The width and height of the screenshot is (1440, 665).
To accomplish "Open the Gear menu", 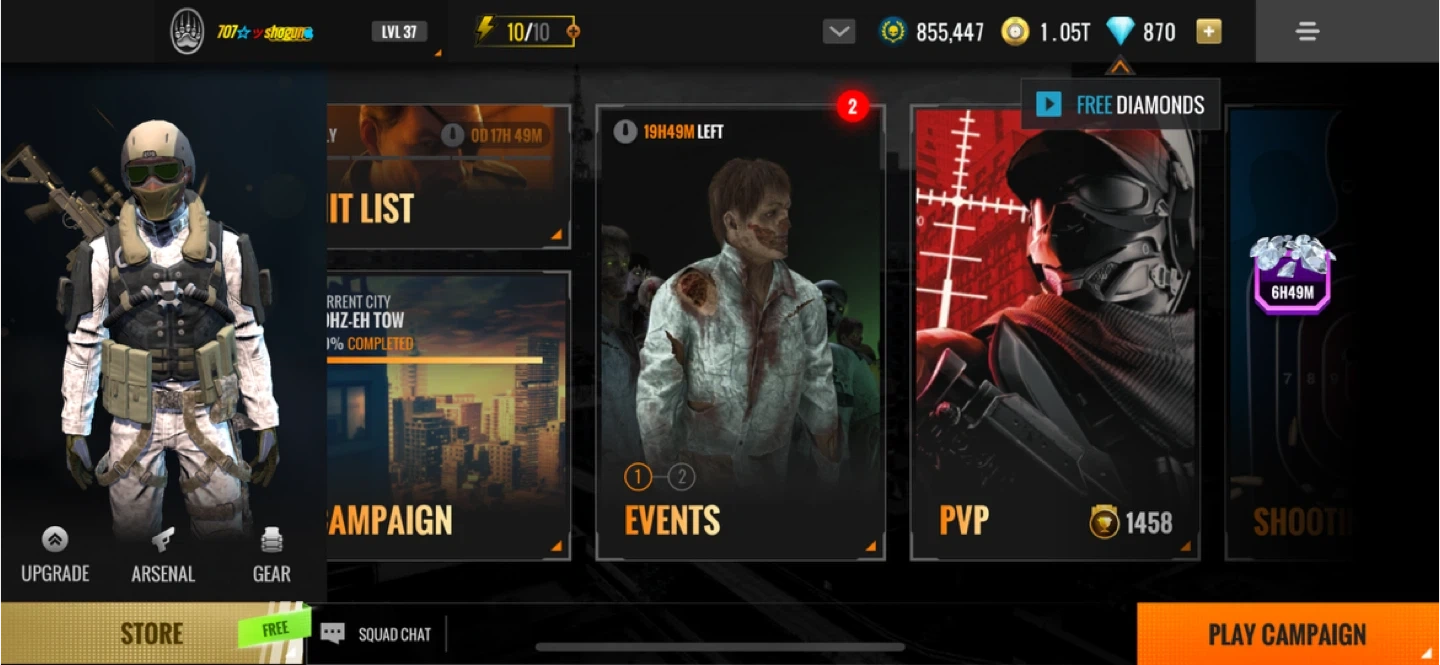I will (271, 555).
